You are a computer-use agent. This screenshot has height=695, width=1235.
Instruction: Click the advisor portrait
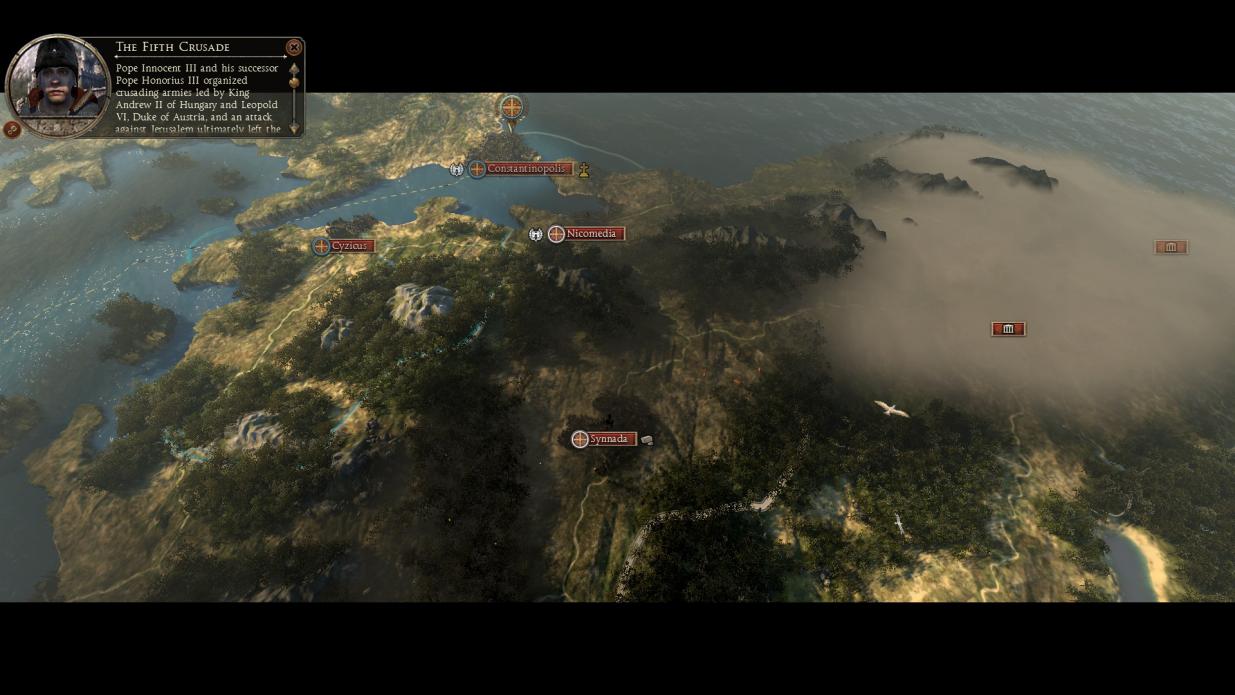point(58,84)
